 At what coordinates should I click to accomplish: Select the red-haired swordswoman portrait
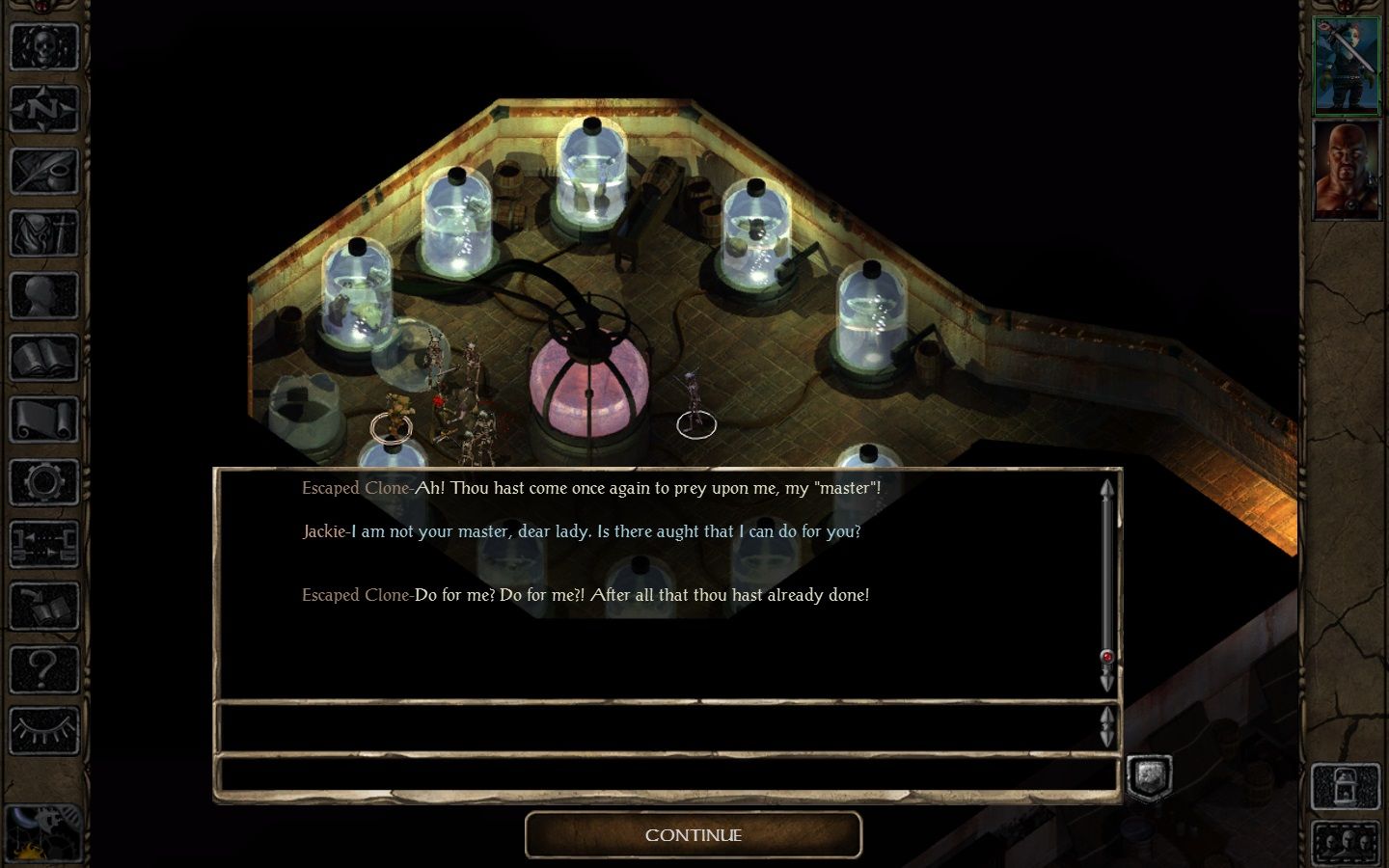pyautogui.click(x=1347, y=64)
